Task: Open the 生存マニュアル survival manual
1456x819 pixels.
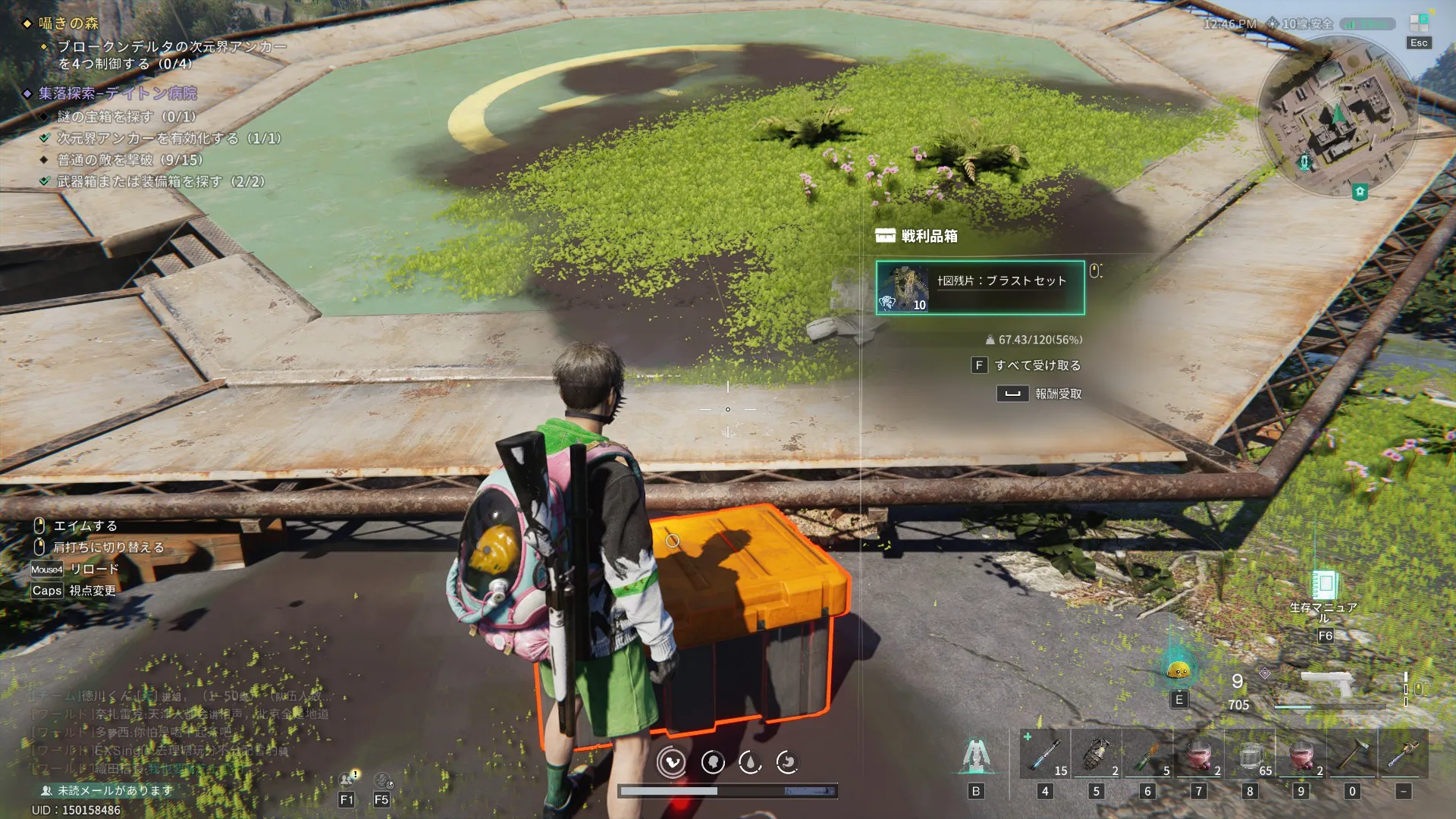Action: click(1325, 586)
